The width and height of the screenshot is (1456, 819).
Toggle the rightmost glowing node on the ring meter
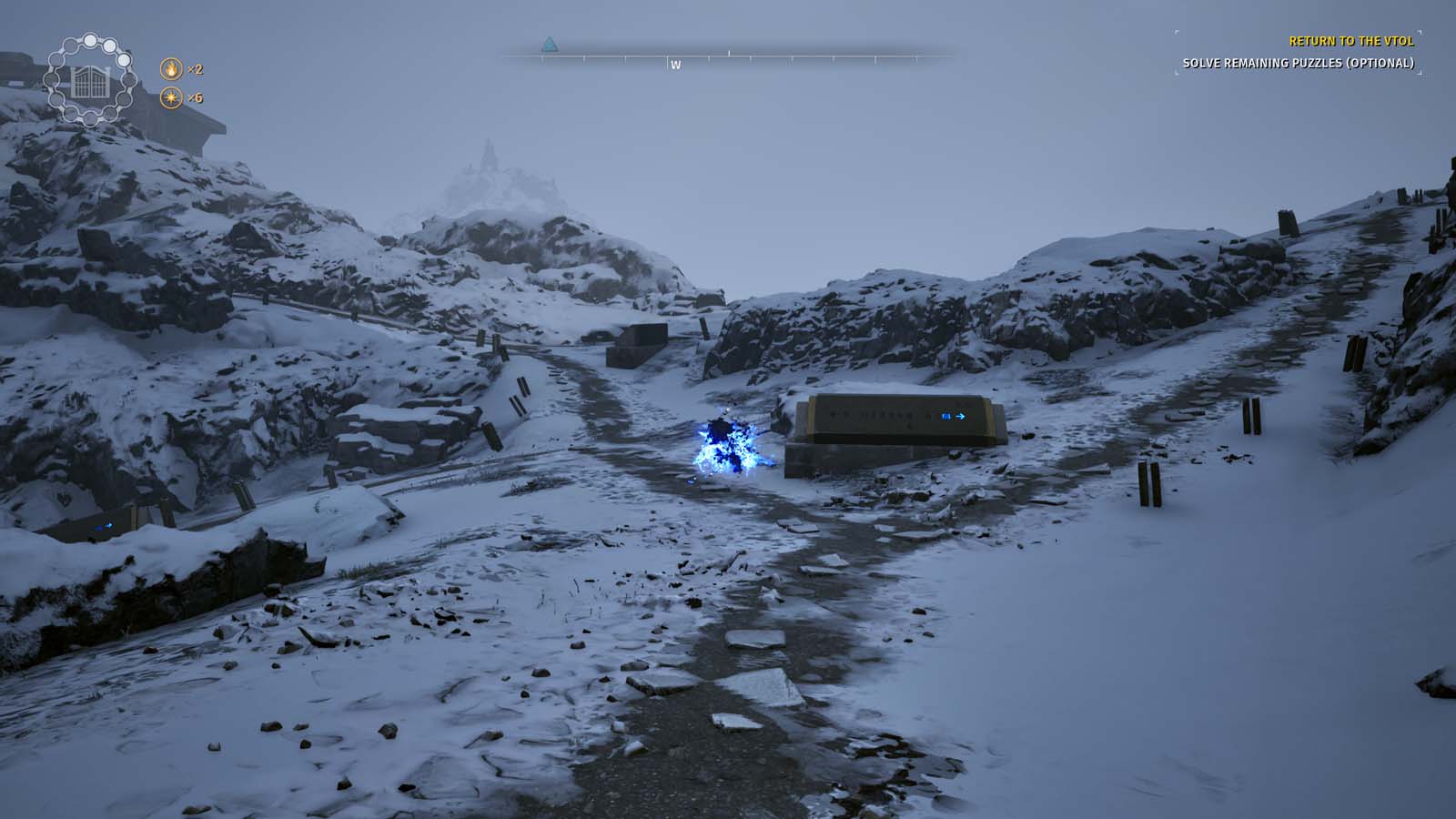124,60
